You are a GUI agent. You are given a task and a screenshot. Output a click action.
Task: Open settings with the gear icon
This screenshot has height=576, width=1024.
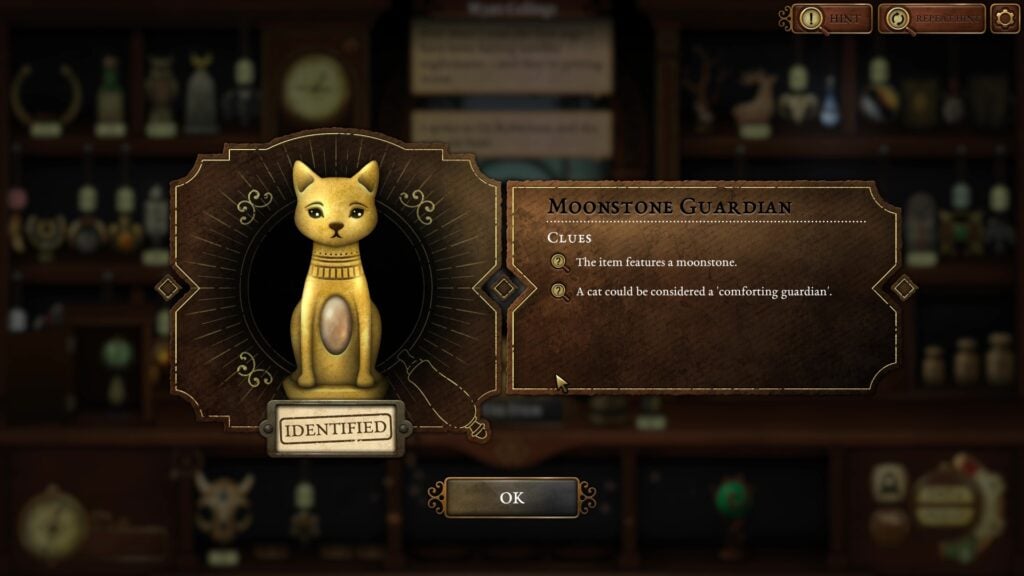click(1004, 18)
